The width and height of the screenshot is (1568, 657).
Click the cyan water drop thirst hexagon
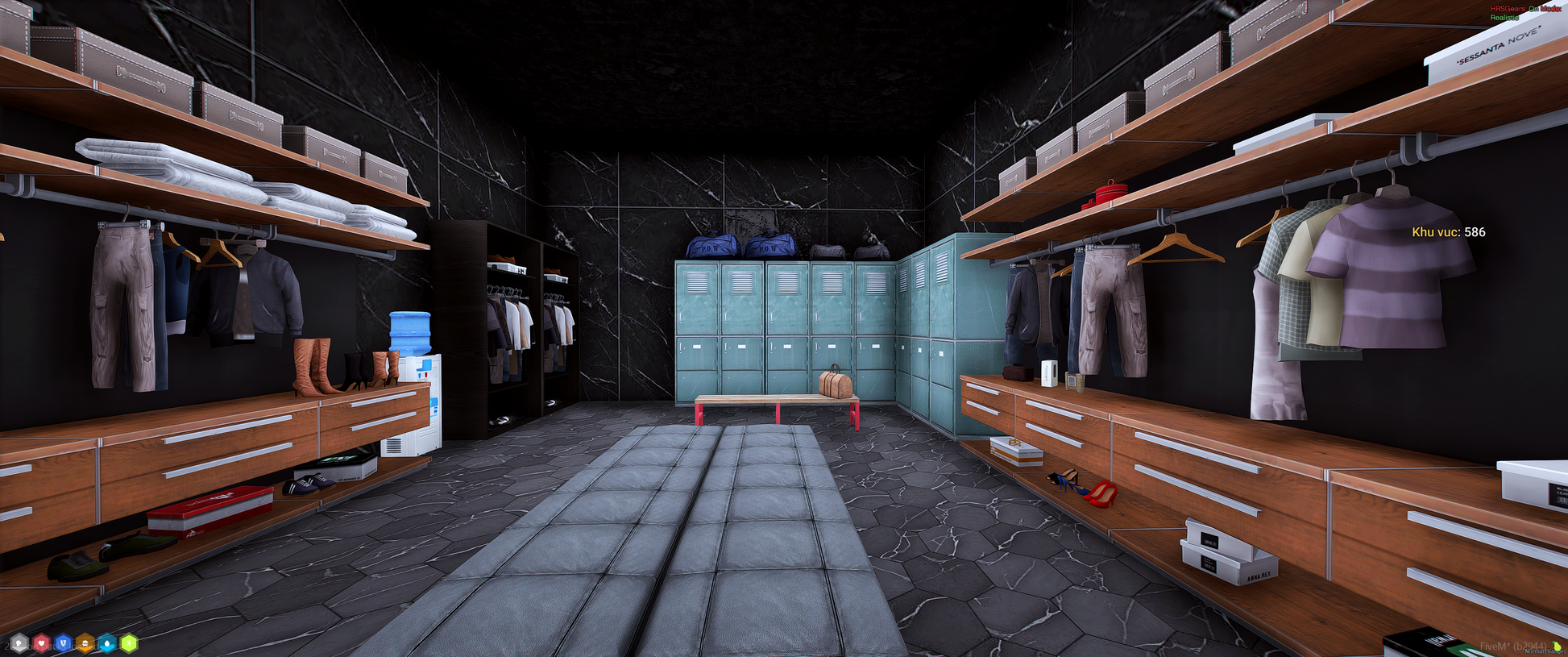[x=107, y=643]
